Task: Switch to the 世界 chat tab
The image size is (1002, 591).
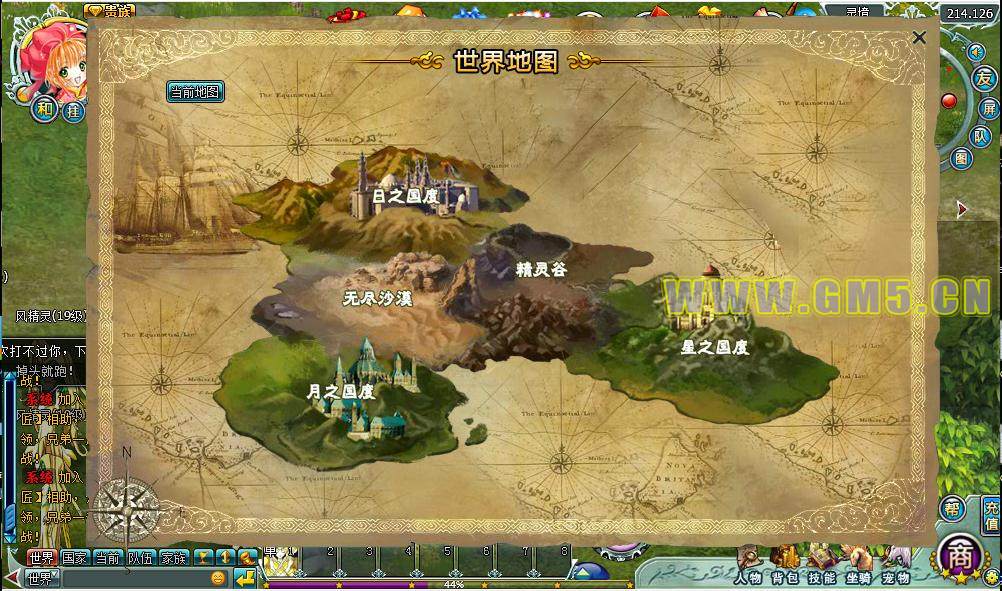Action: 41,557
